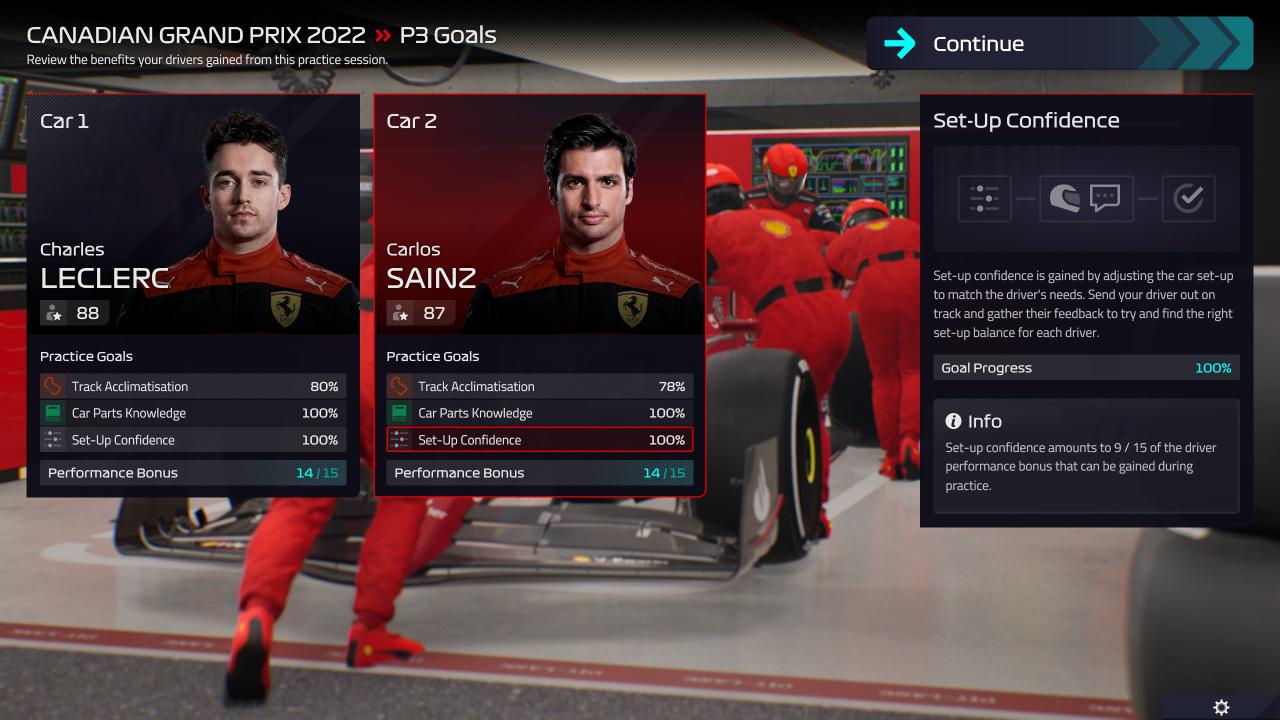The image size is (1280, 720).
Task: Choose Leclerc's Track Acclimatisation goal row
Action: [193, 386]
